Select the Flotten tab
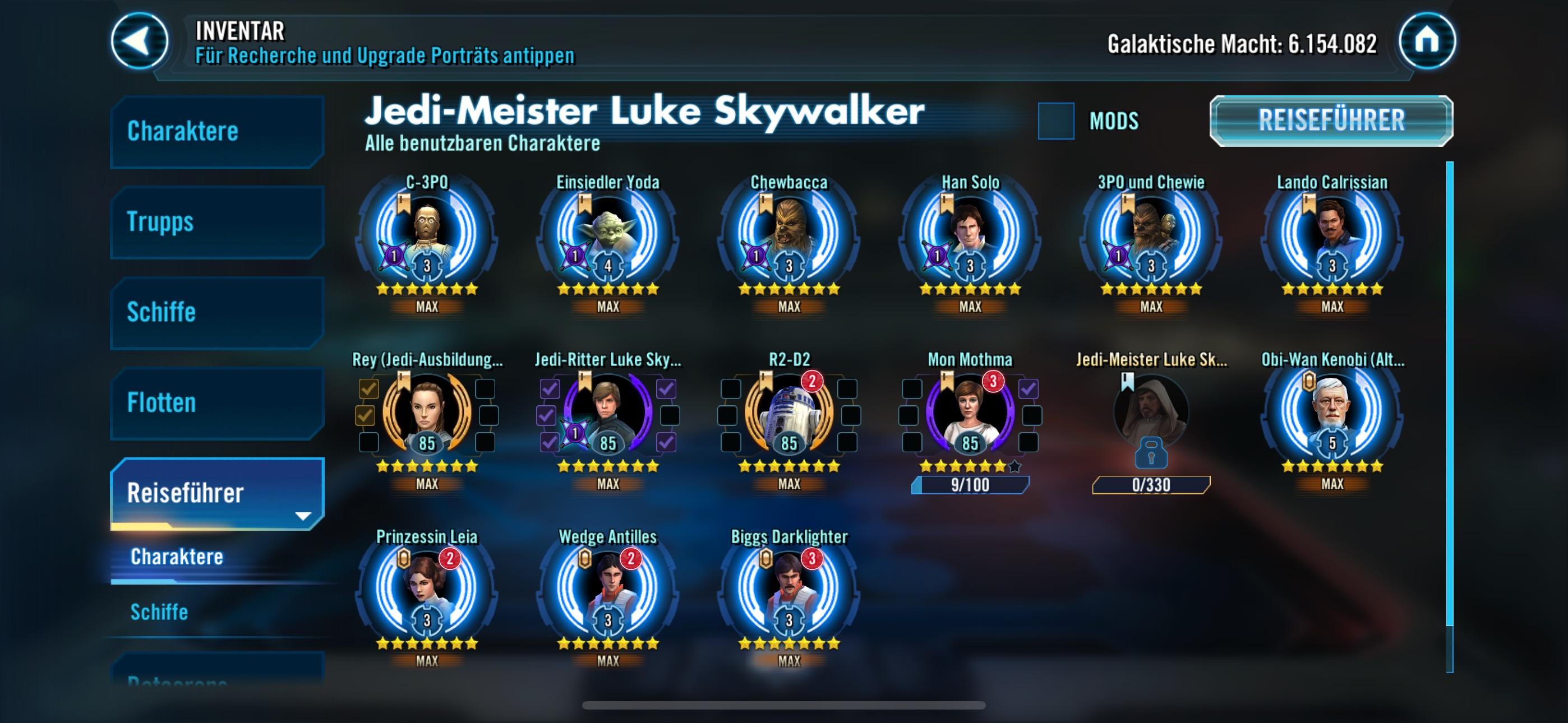 pyautogui.click(x=216, y=403)
